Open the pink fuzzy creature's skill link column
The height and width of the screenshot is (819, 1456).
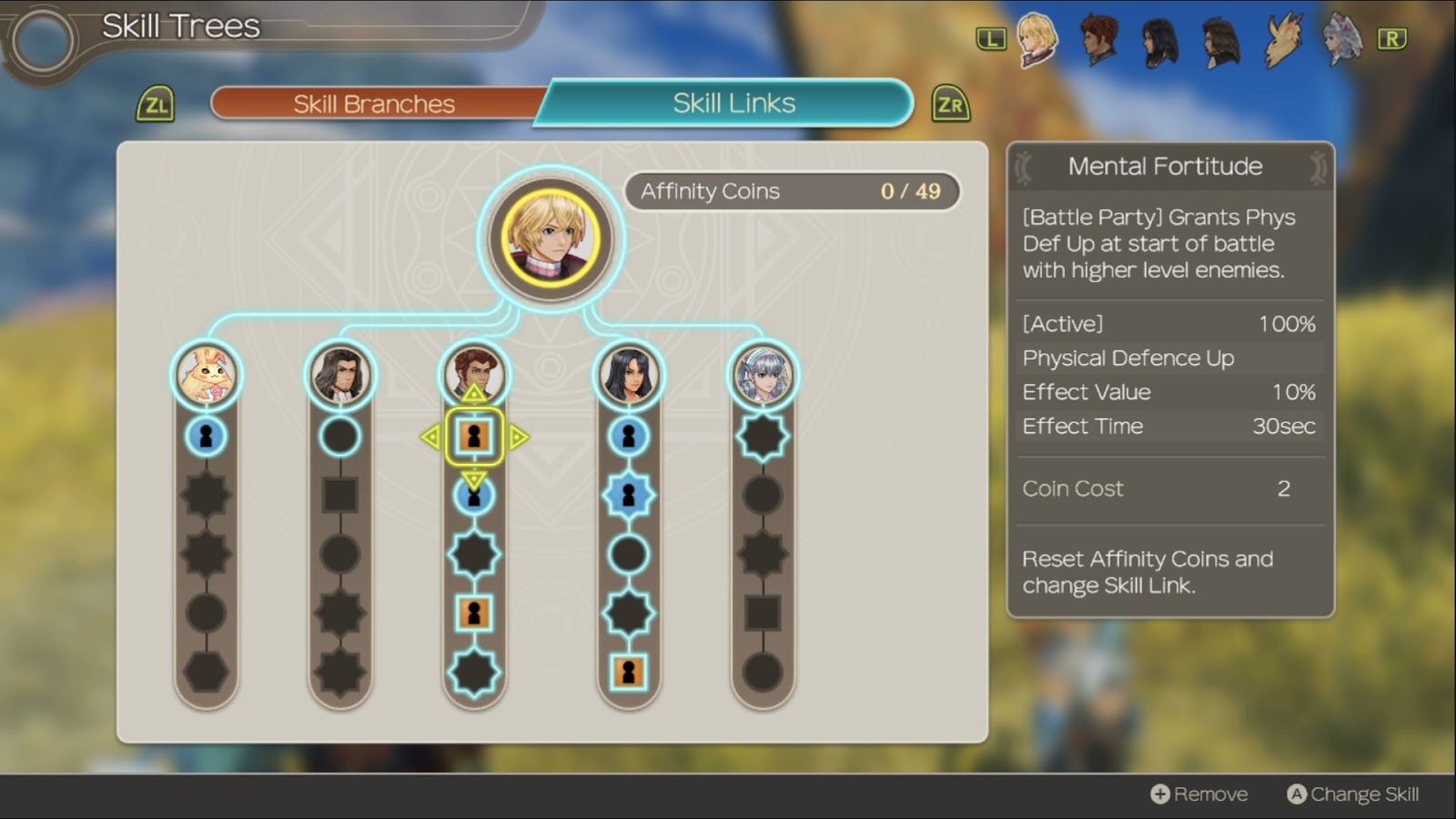click(207, 375)
